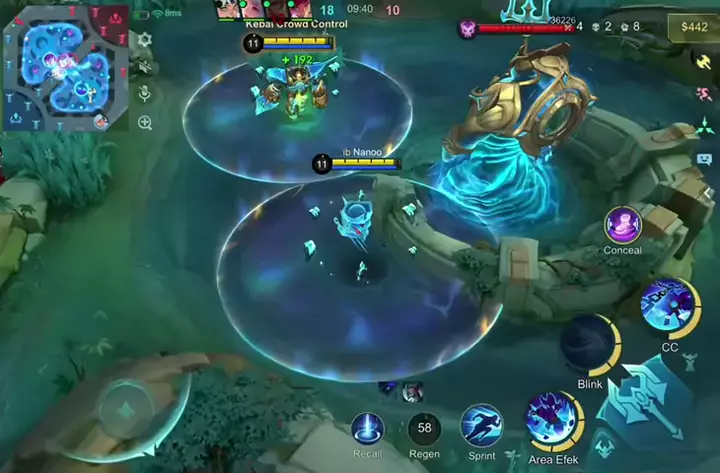The image size is (720, 473).
Task: Activate the Sprint battle spell
Action: [x=481, y=425]
